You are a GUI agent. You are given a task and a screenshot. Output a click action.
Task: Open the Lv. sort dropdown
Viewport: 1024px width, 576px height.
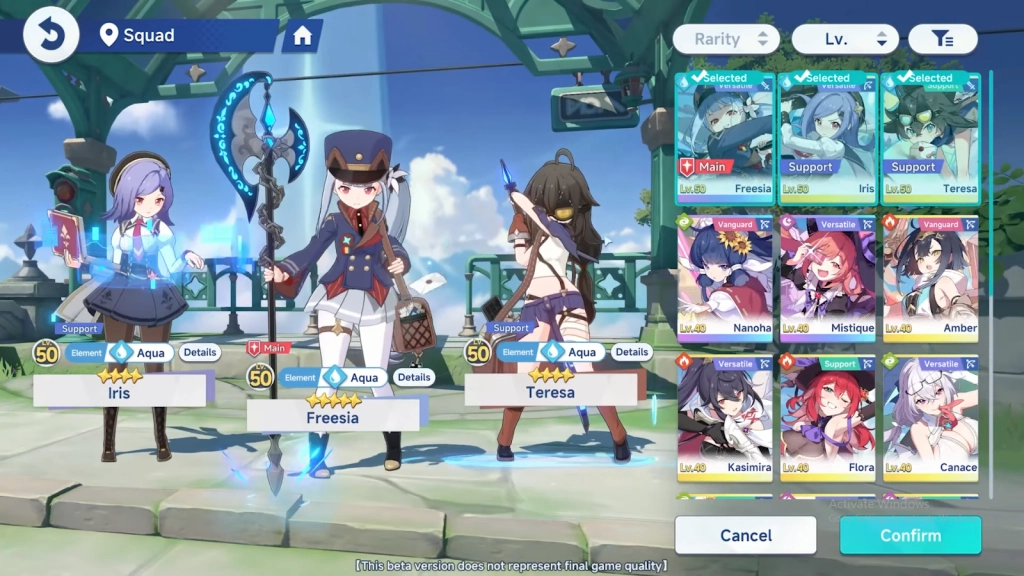(845, 39)
